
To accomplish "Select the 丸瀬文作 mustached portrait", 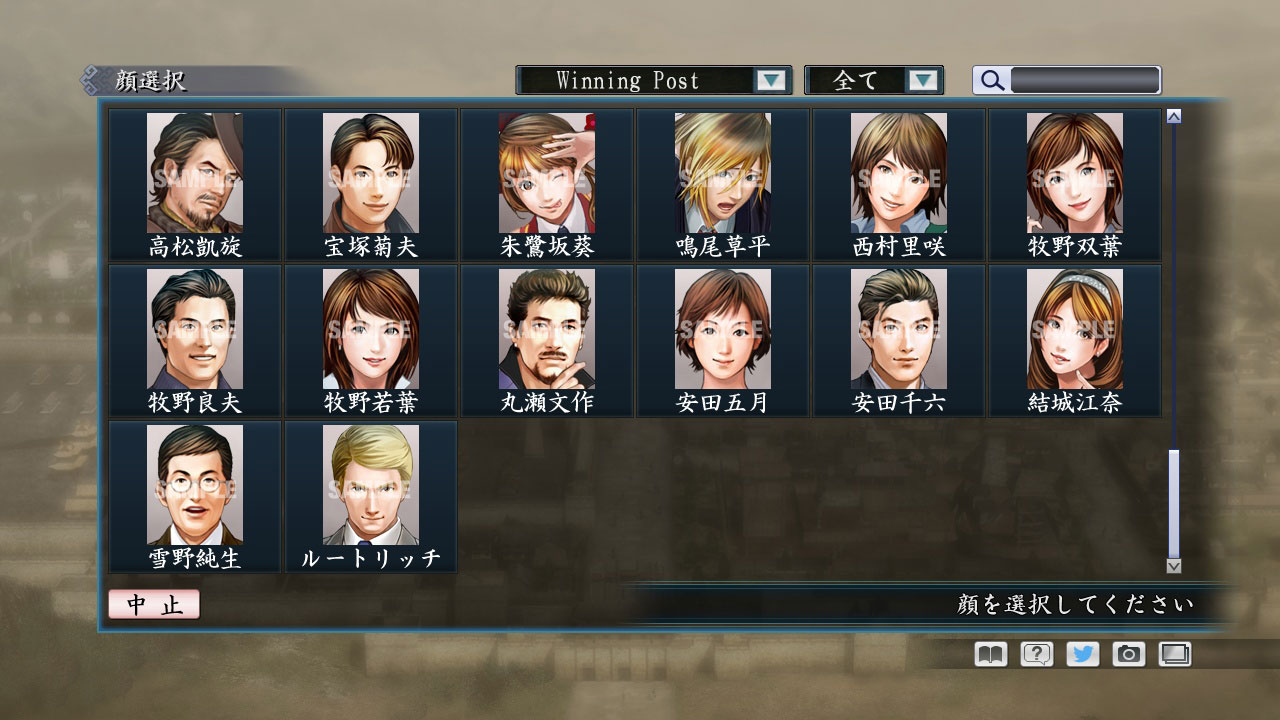I will tap(547, 328).
